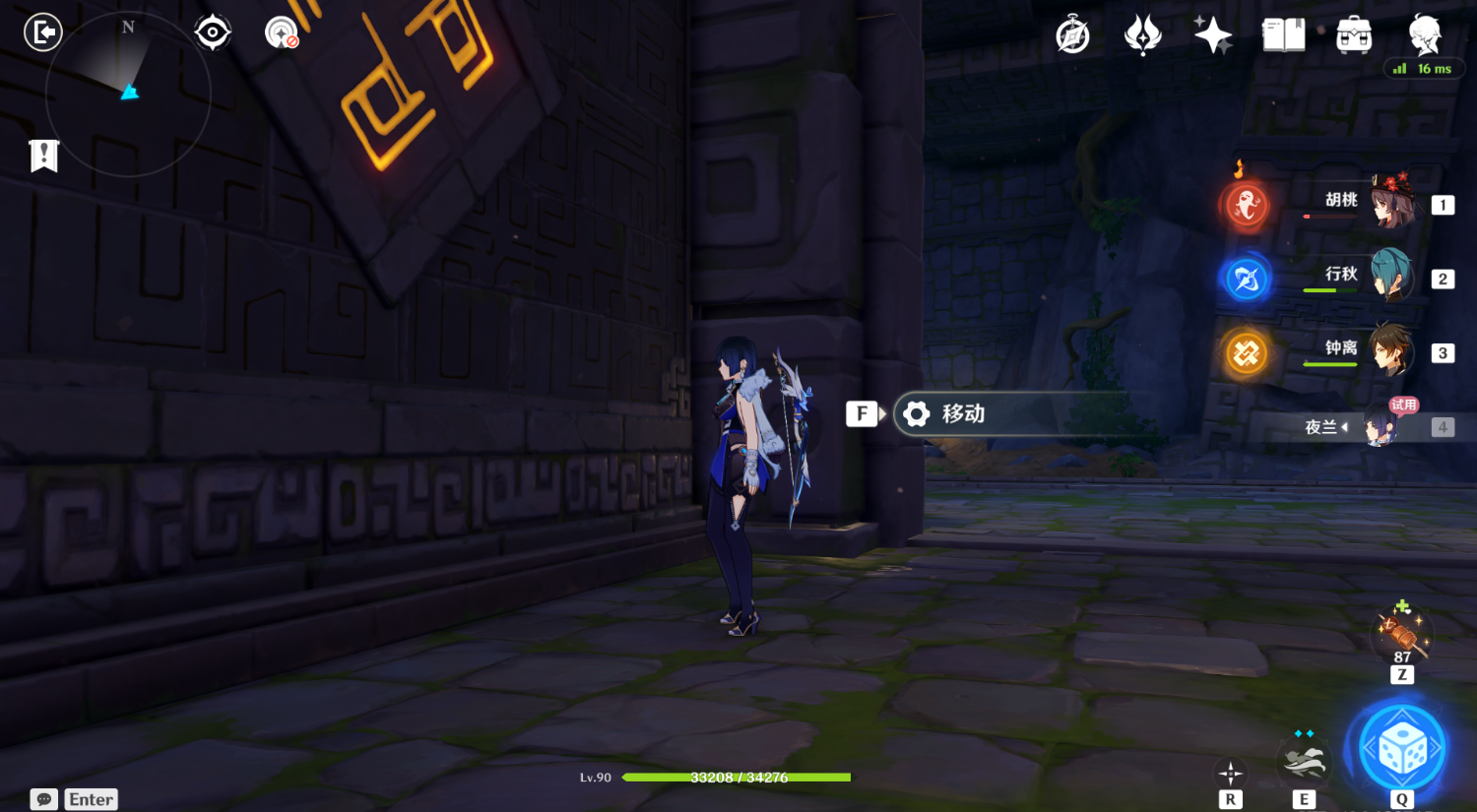Select the active character 夜兰 slot
Image resolution: width=1477 pixels, height=812 pixels.
point(1379,426)
